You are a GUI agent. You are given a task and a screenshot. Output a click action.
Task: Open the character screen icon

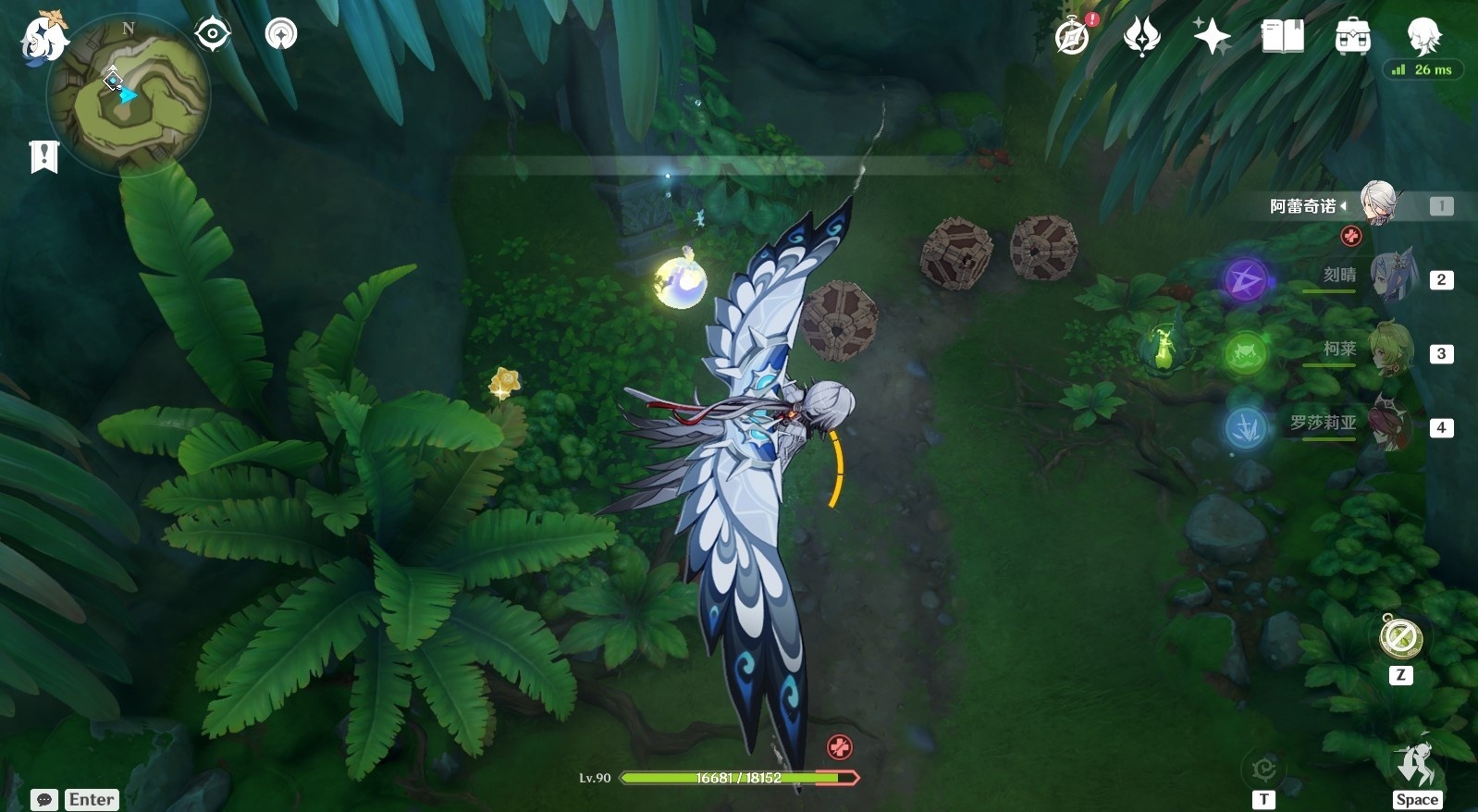pos(1423,35)
